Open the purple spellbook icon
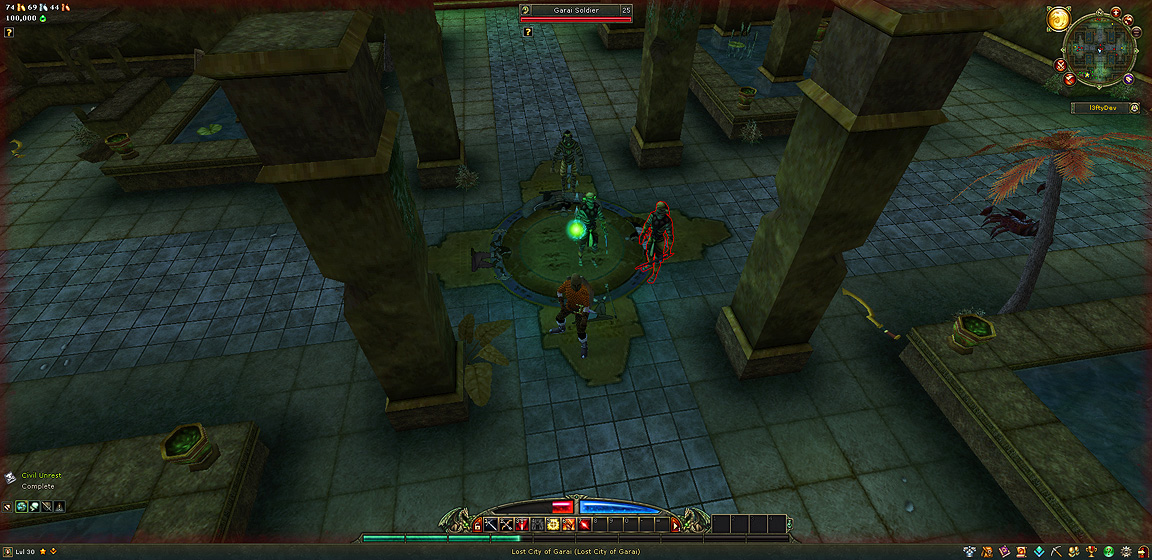Image resolution: width=1152 pixels, height=560 pixels. coord(1004,552)
